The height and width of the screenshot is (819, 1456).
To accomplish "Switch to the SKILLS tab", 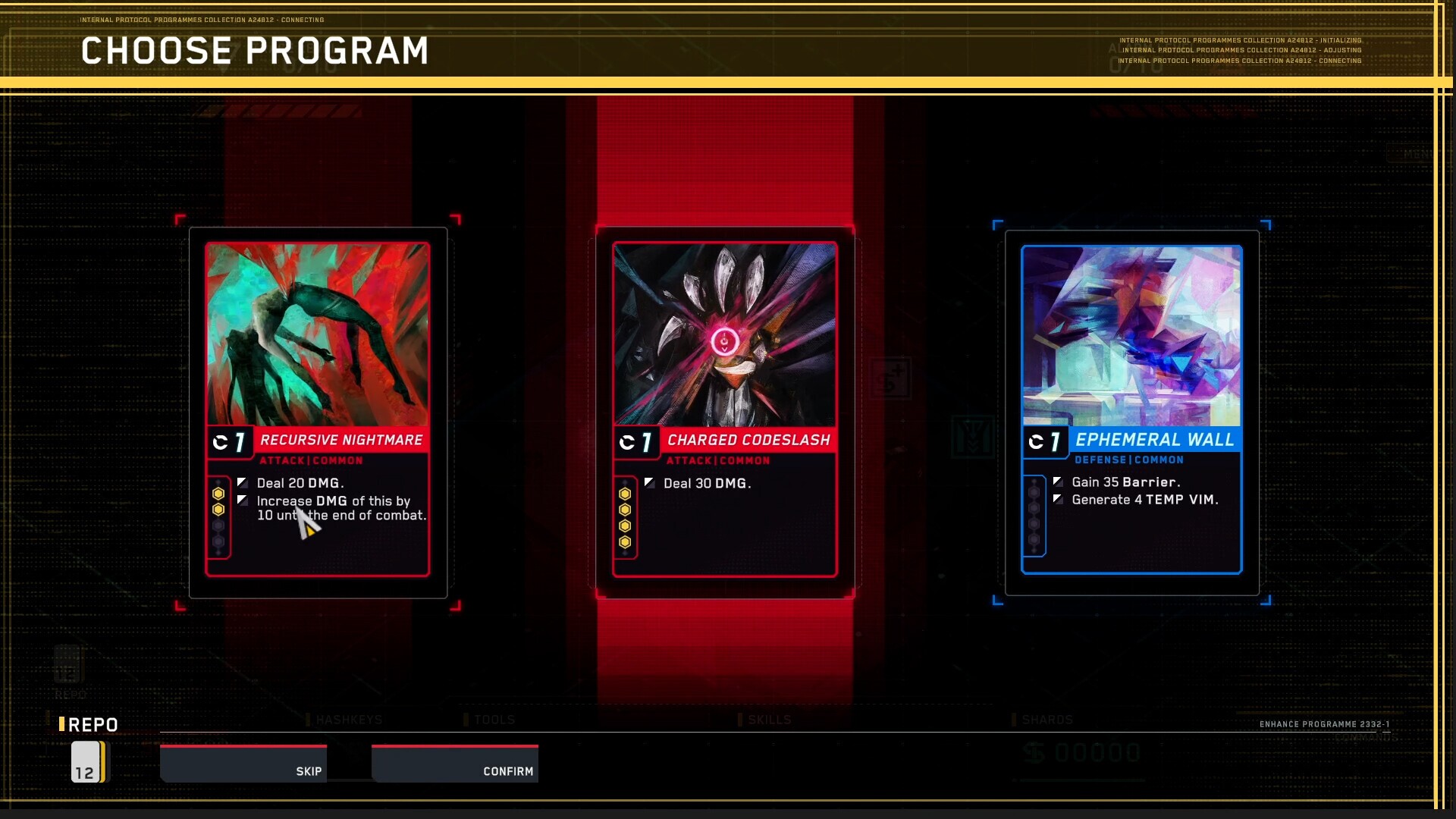I will (769, 719).
